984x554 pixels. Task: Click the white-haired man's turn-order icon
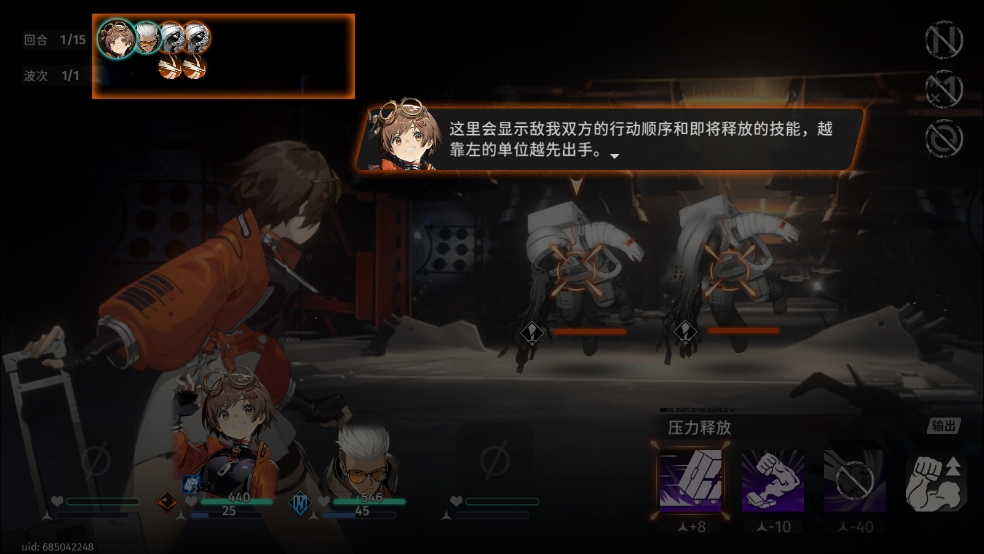pos(148,37)
